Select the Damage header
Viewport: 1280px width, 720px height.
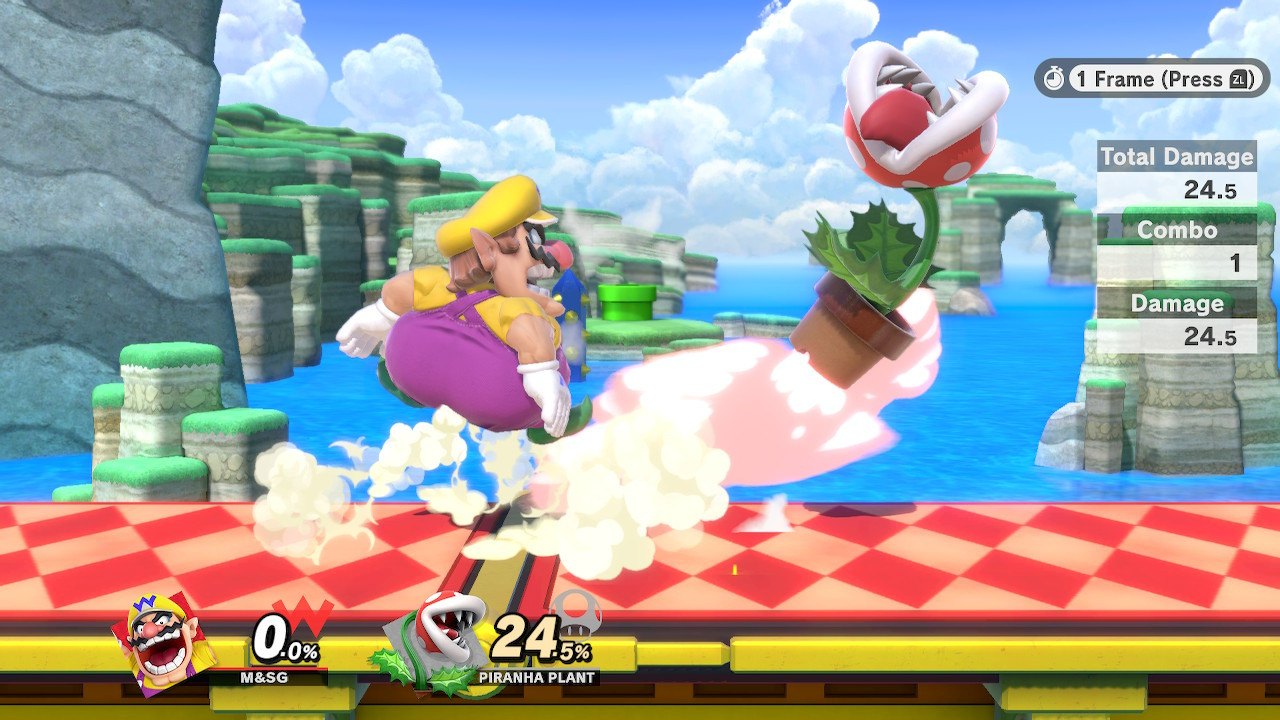tap(1176, 304)
